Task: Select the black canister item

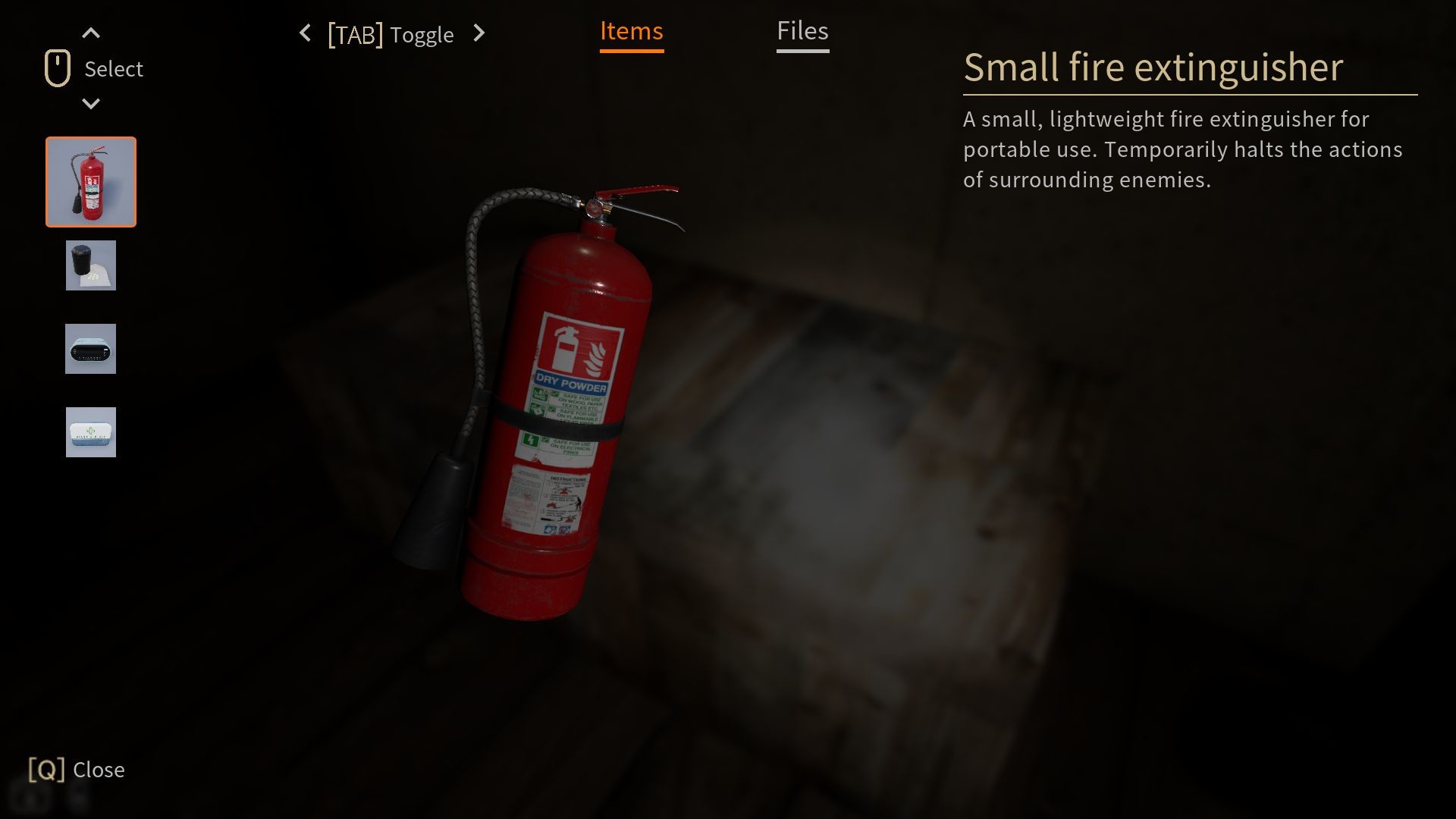Action: tap(91, 265)
